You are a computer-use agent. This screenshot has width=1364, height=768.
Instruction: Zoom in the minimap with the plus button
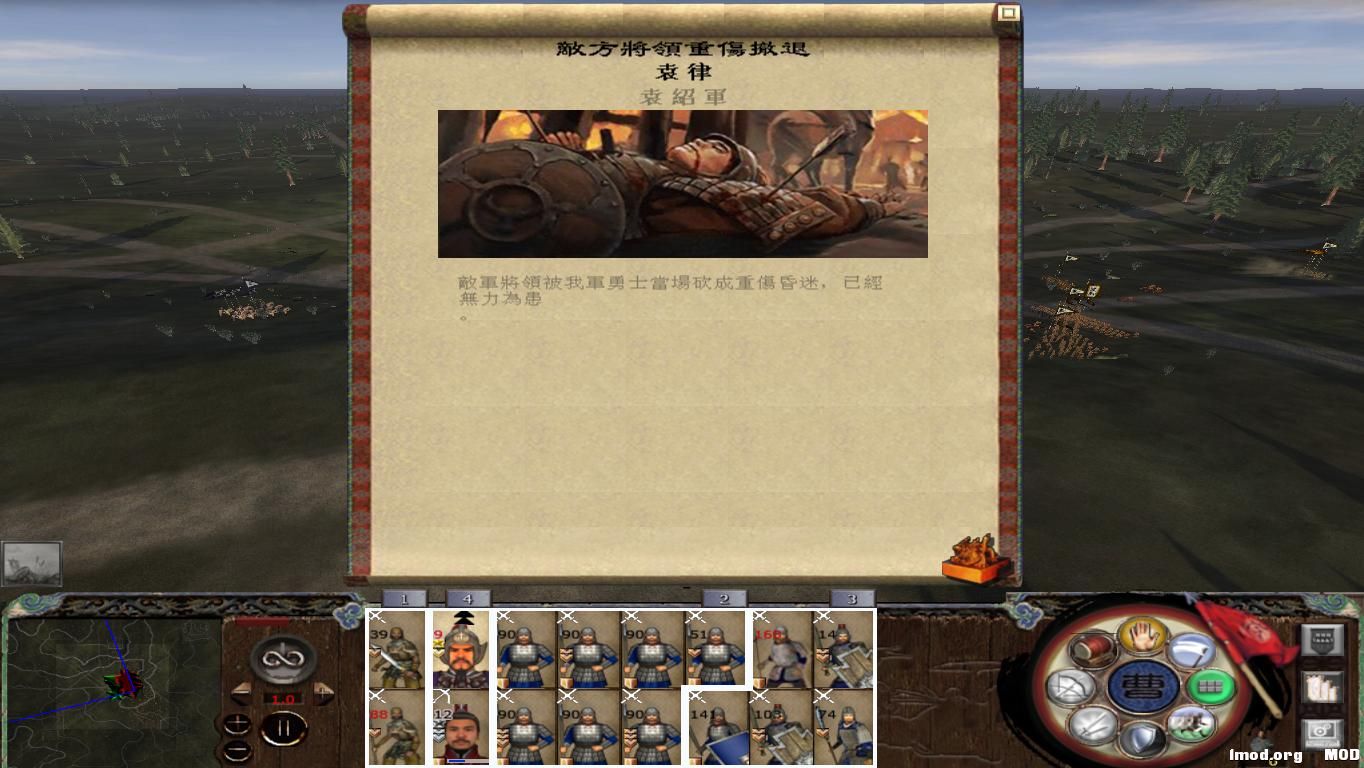pyautogui.click(x=237, y=722)
